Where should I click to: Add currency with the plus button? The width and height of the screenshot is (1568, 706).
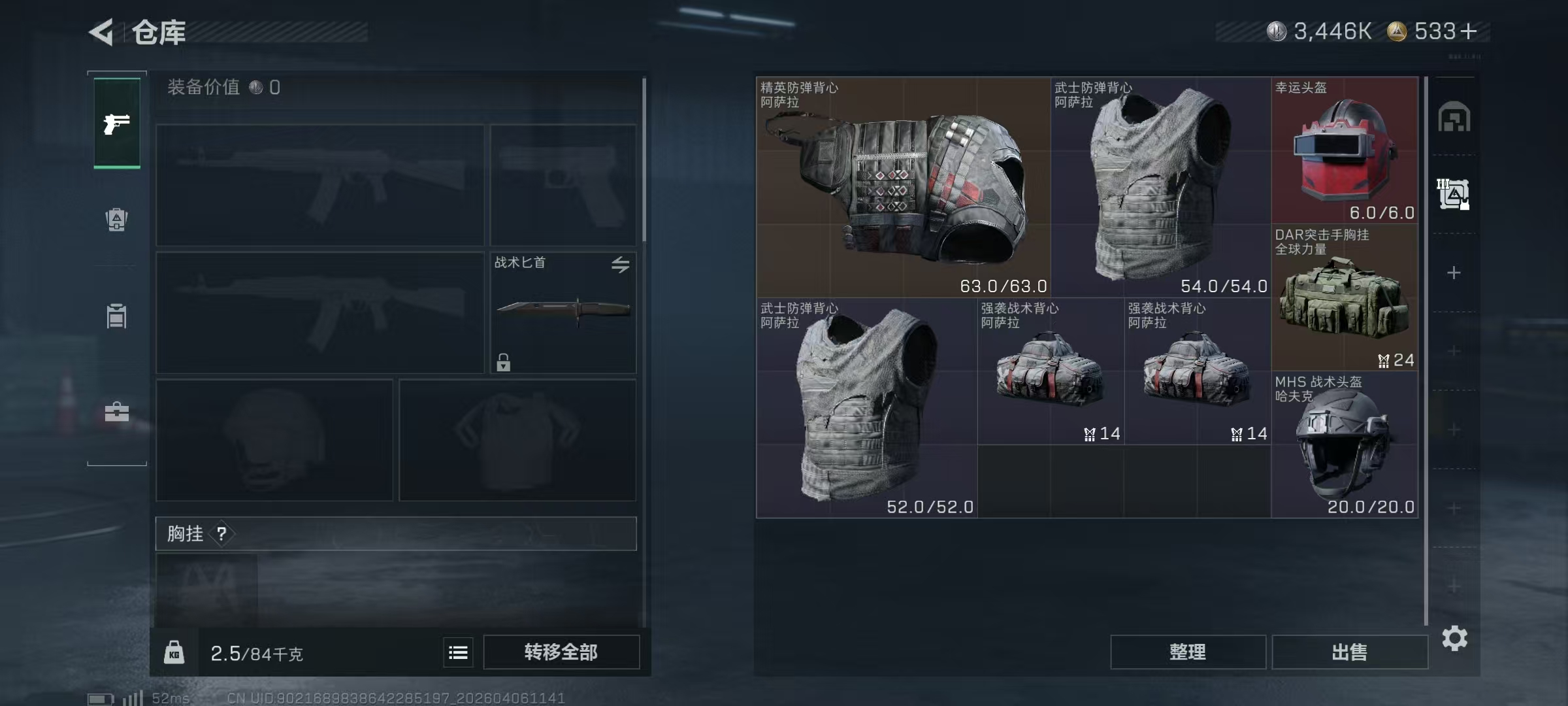pos(1468,31)
